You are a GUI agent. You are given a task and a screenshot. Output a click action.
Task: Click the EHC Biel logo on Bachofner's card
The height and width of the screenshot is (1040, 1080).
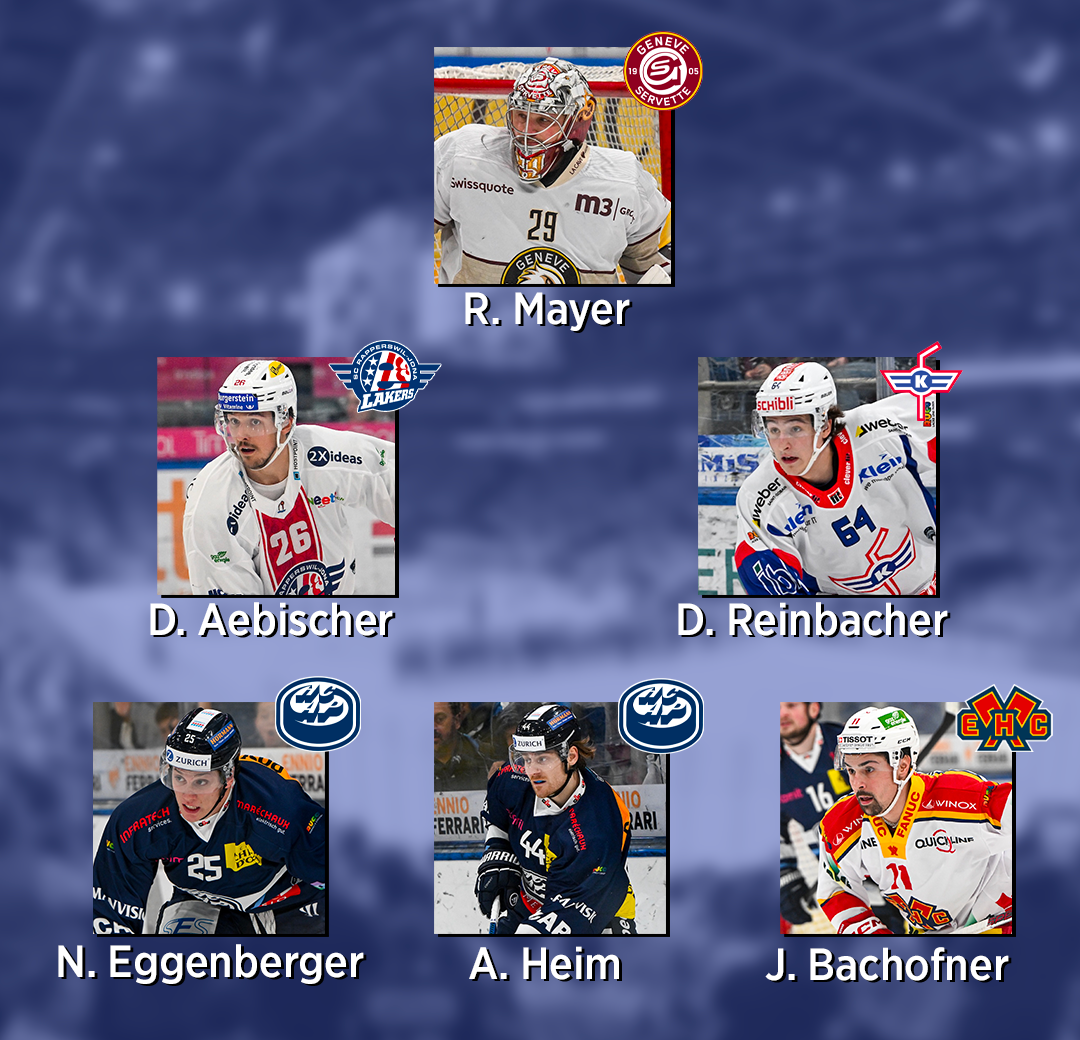1004,716
